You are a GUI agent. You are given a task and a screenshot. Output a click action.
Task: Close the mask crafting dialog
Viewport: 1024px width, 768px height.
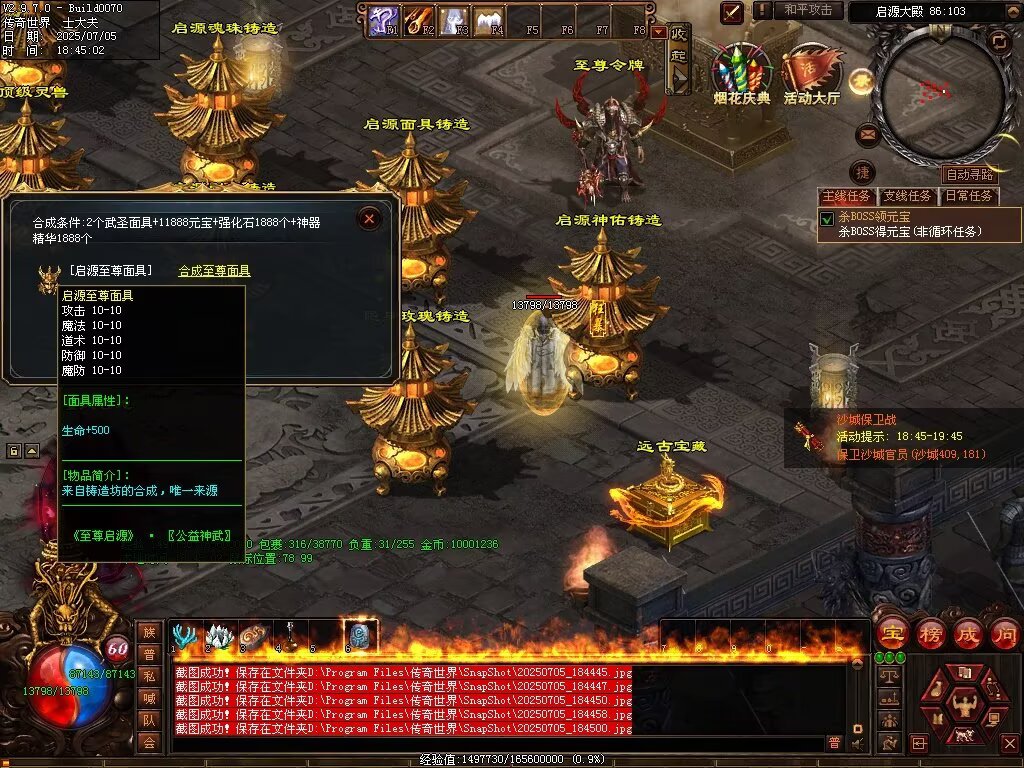(x=369, y=218)
